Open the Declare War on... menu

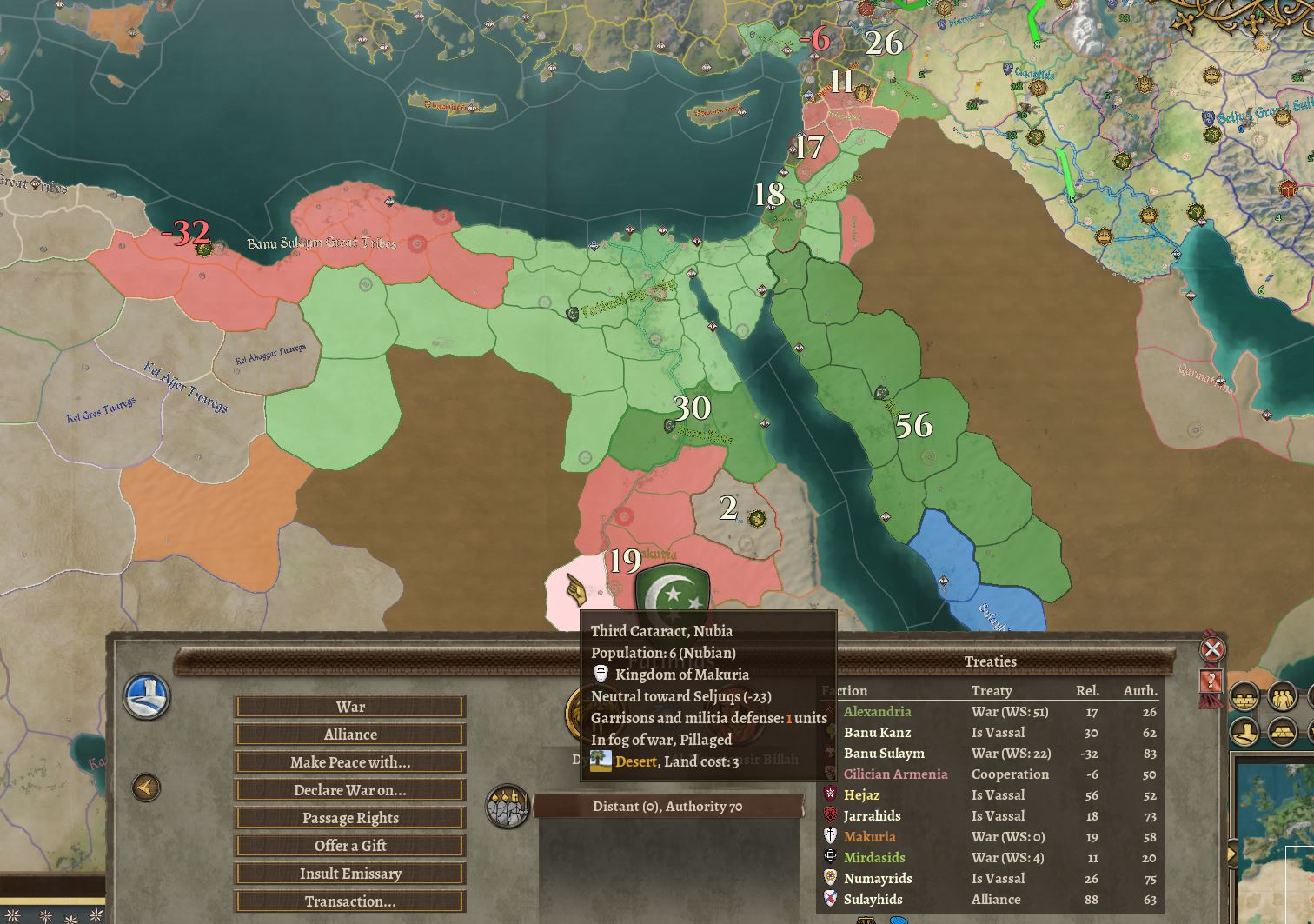point(349,789)
